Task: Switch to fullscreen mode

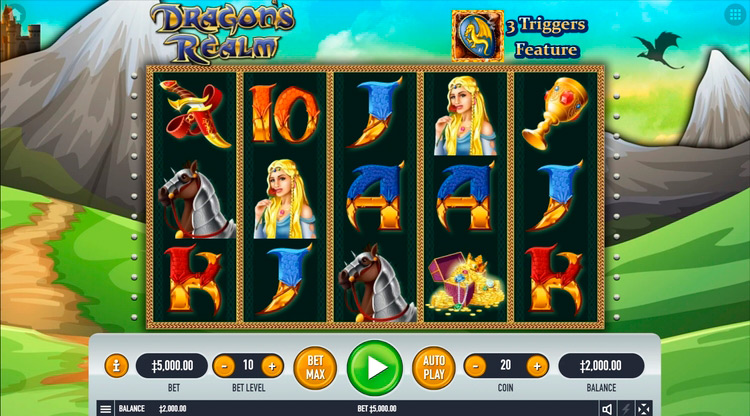Action: click(x=644, y=409)
